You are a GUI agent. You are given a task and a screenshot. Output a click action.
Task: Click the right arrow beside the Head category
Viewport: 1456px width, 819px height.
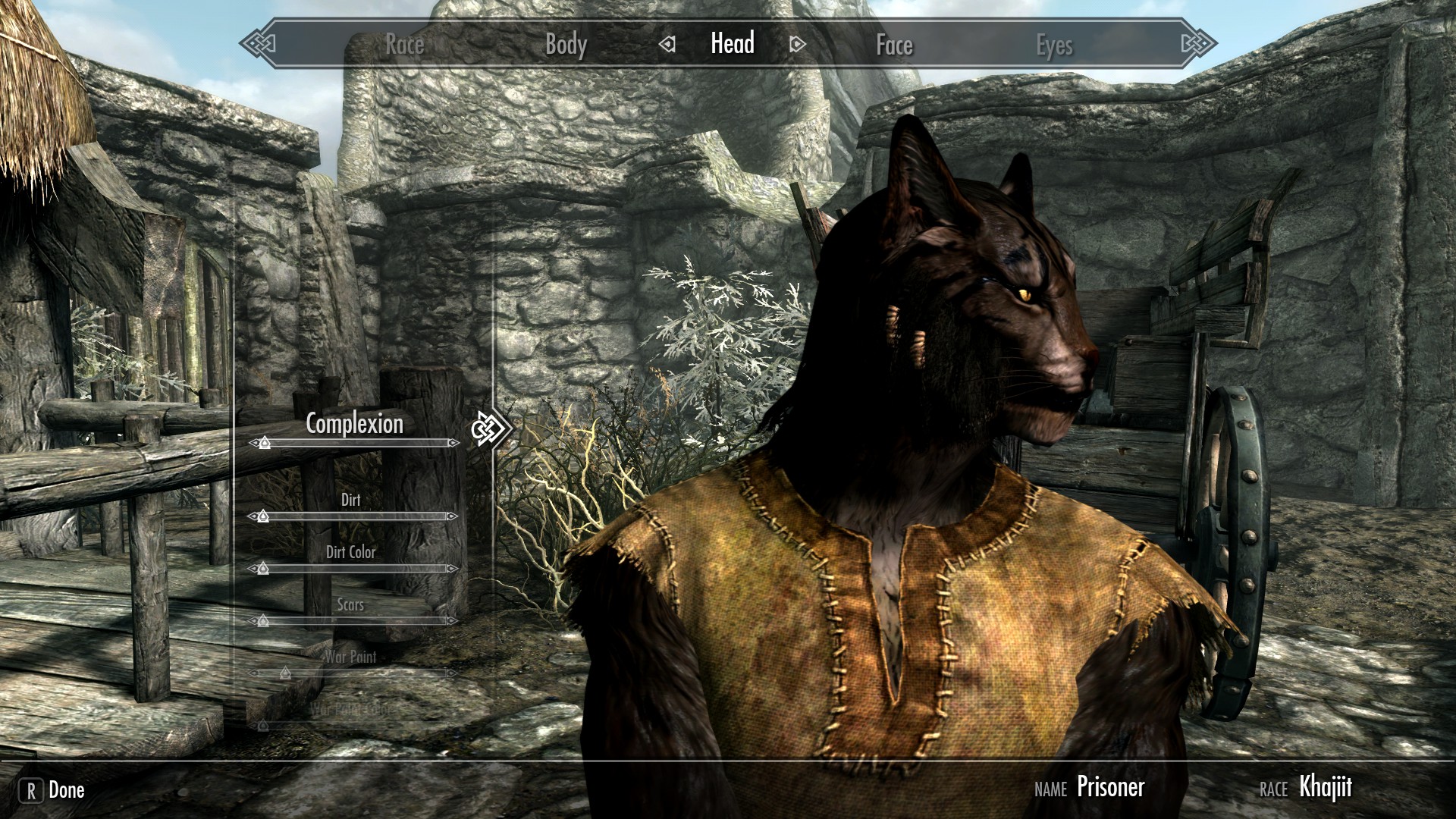pyautogui.click(x=795, y=45)
